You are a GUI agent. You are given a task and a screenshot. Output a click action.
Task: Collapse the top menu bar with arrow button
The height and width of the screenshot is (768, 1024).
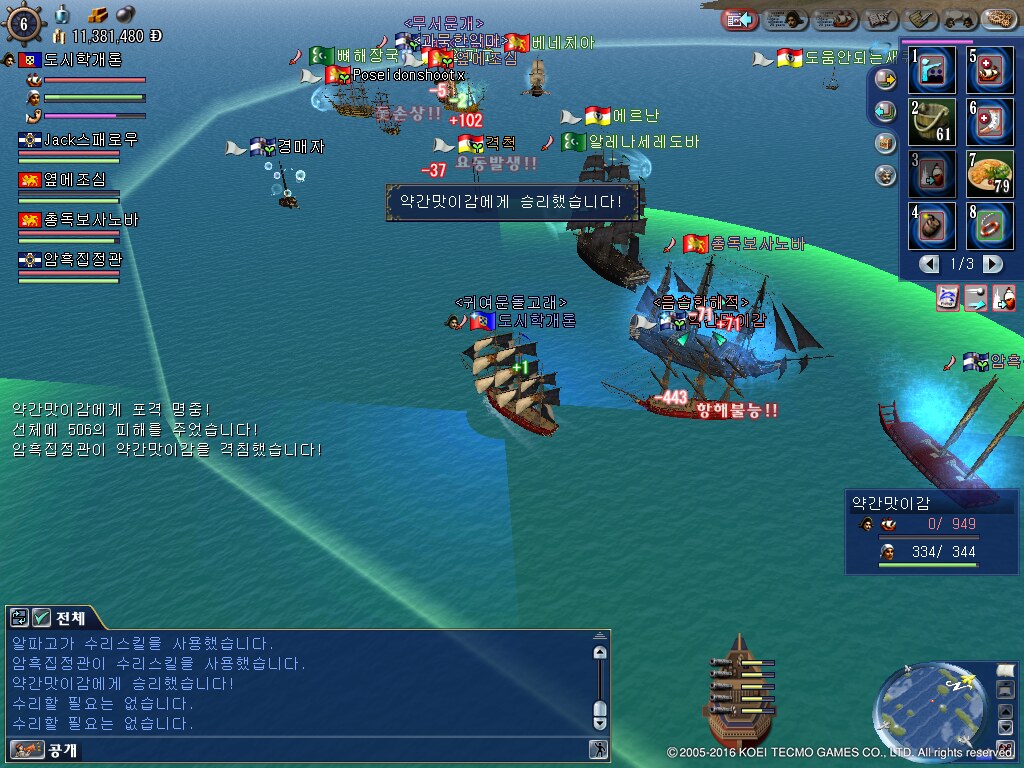click(x=739, y=19)
